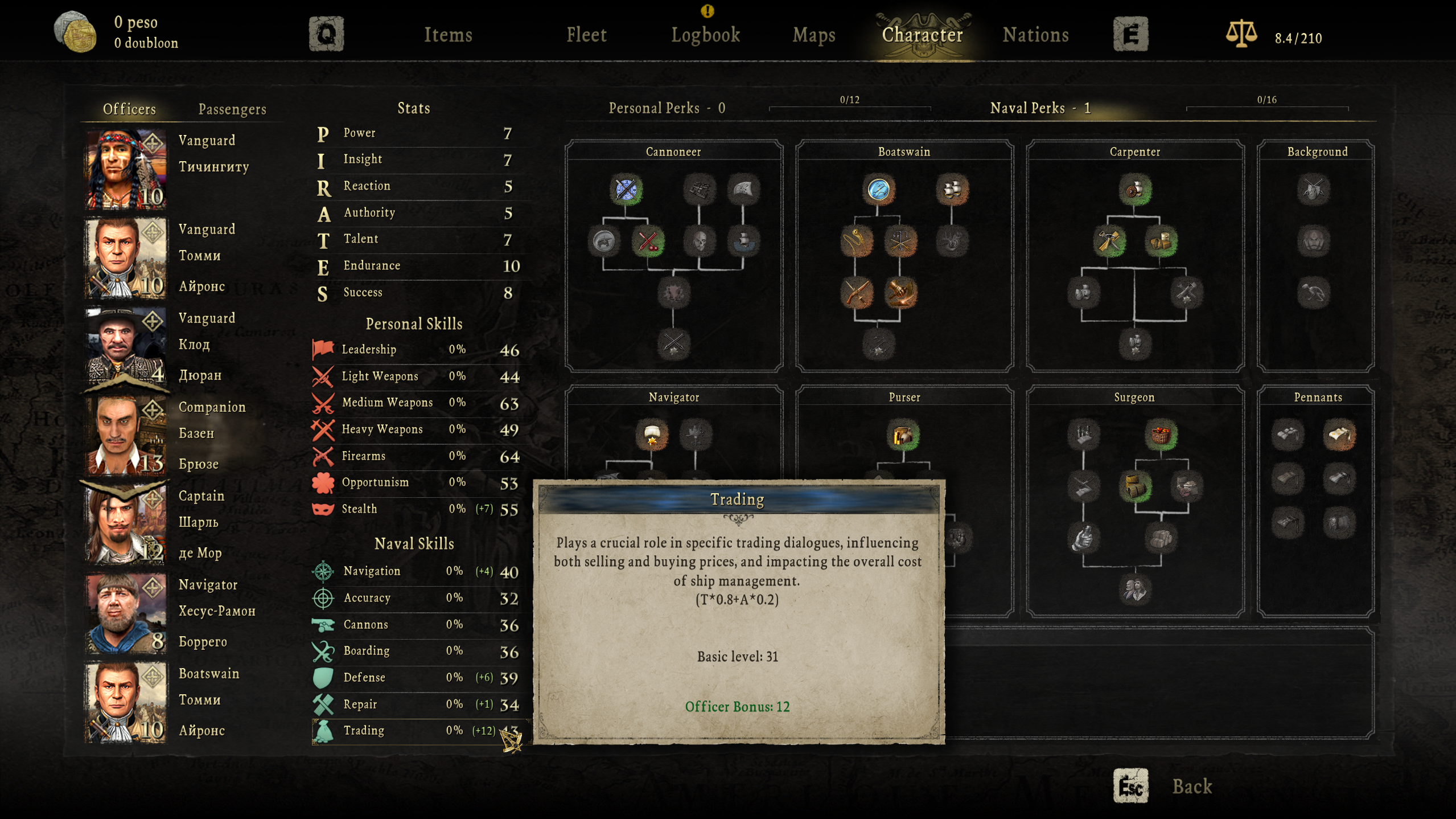The width and height of the screenshot is (1456, 819).
Task: Select the Character tab
Action: point(922,35)
